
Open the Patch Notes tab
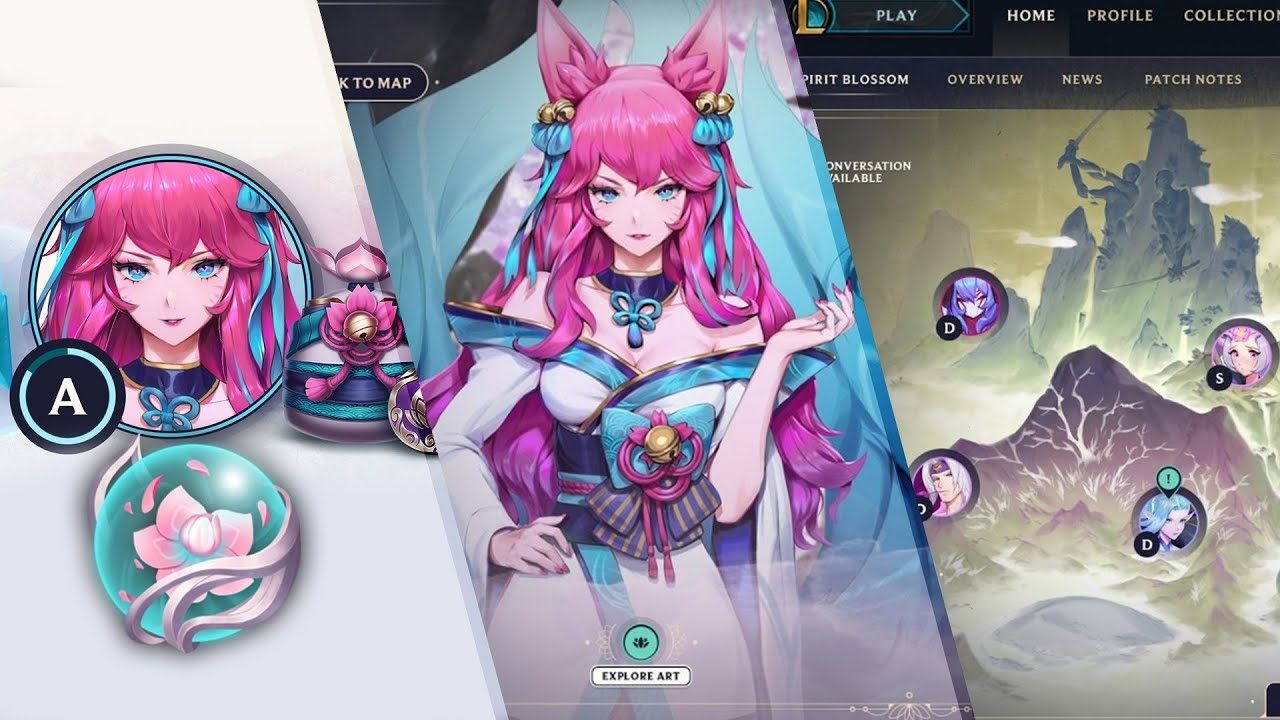coord(1192,78)
